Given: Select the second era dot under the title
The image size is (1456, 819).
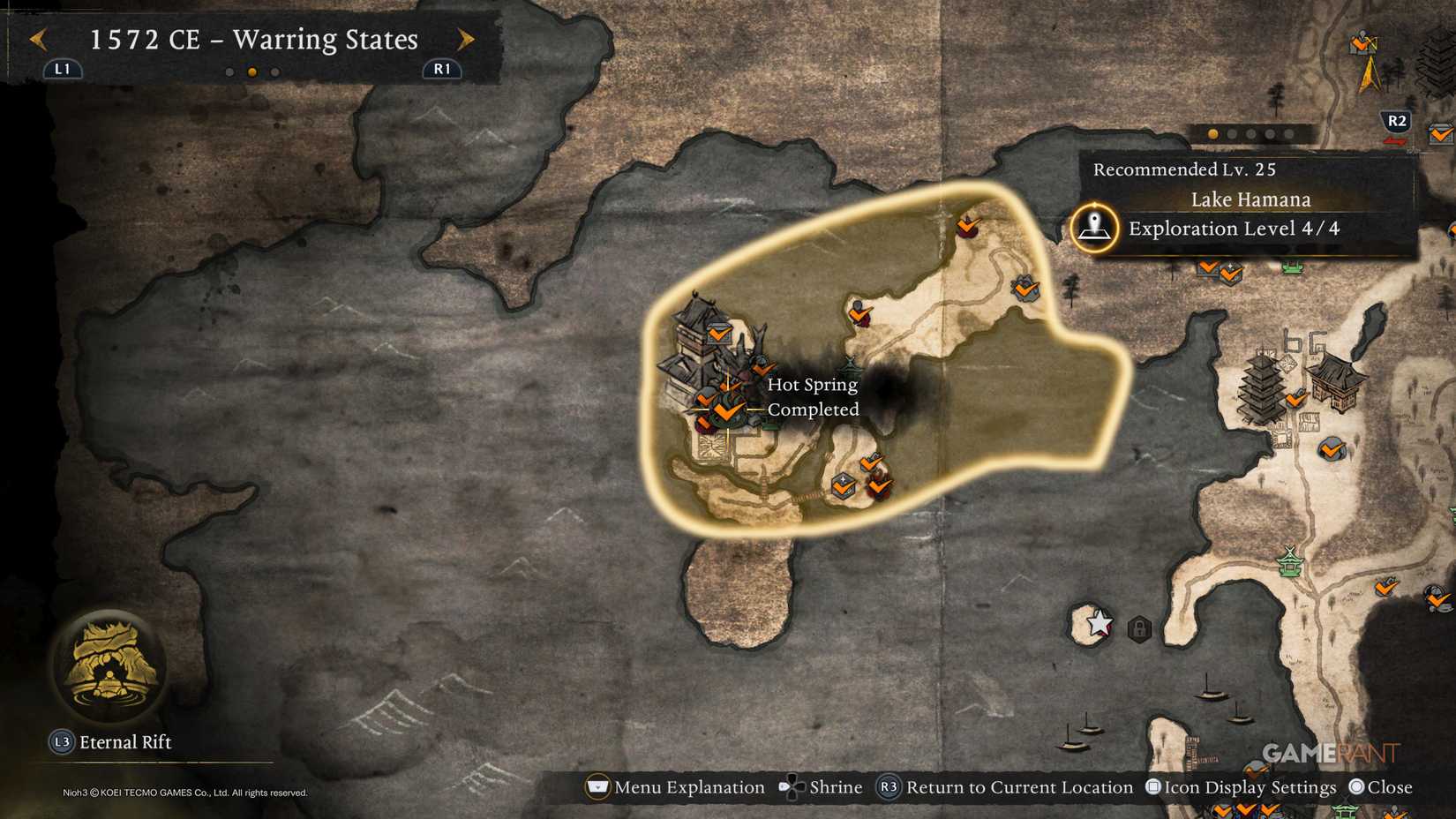Looking at the screenshot, I should click(251, 72).
